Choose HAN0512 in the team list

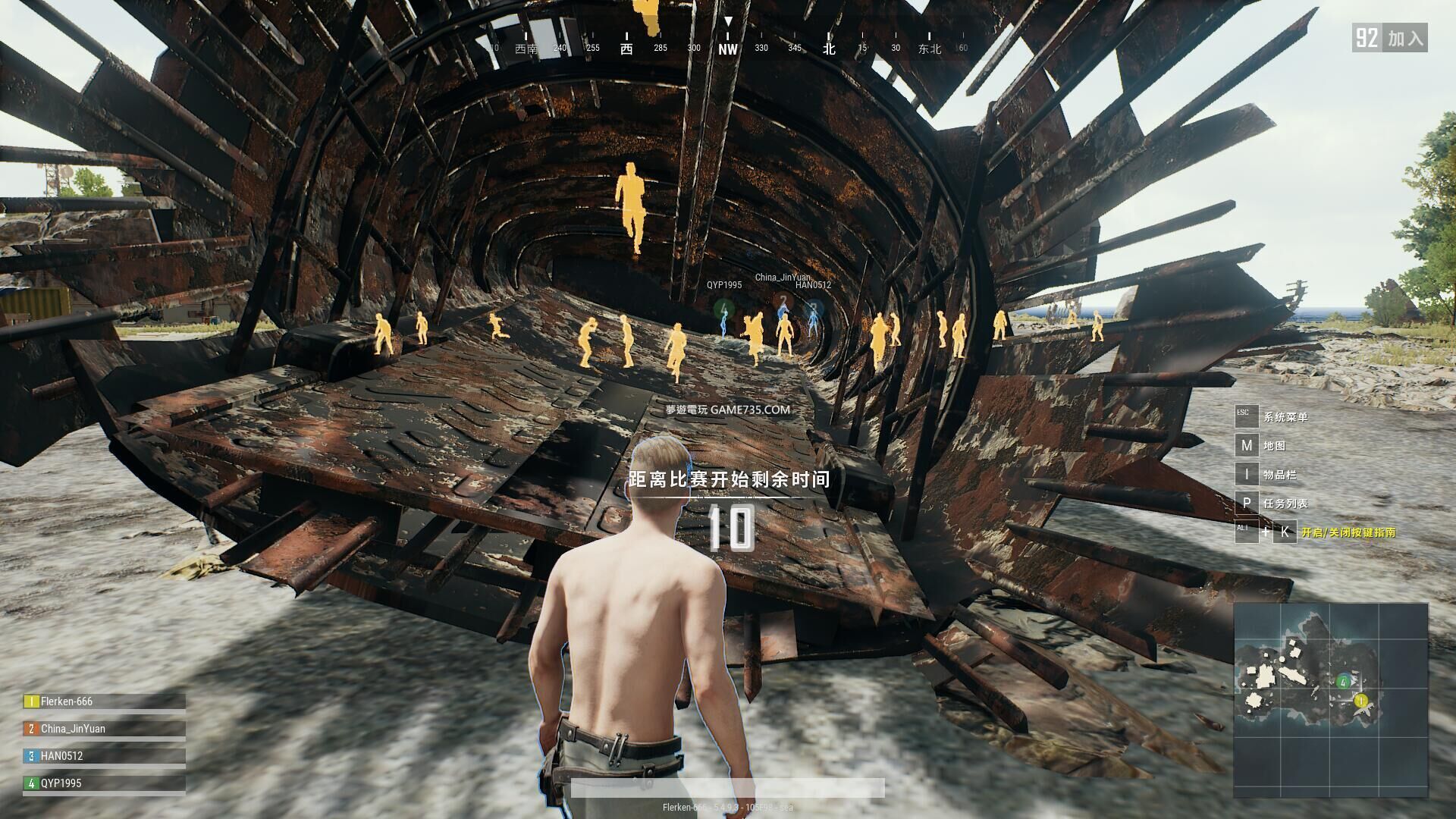[x=61, y=756]
